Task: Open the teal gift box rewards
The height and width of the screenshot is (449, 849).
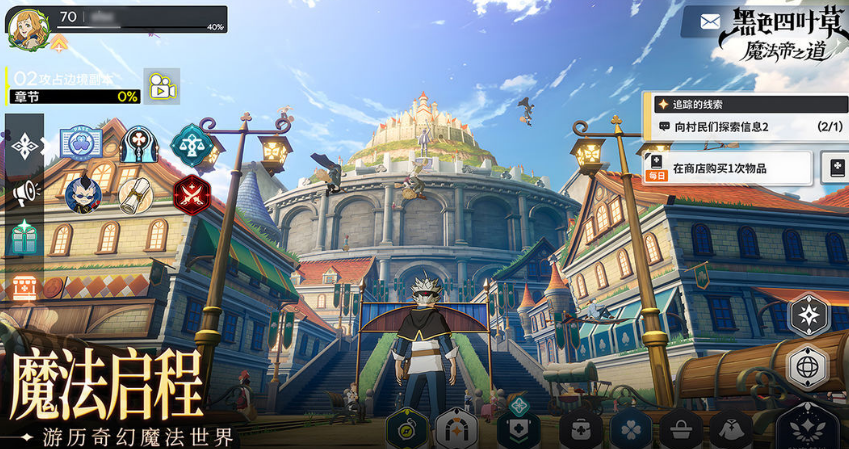Action: coord(24,237)
